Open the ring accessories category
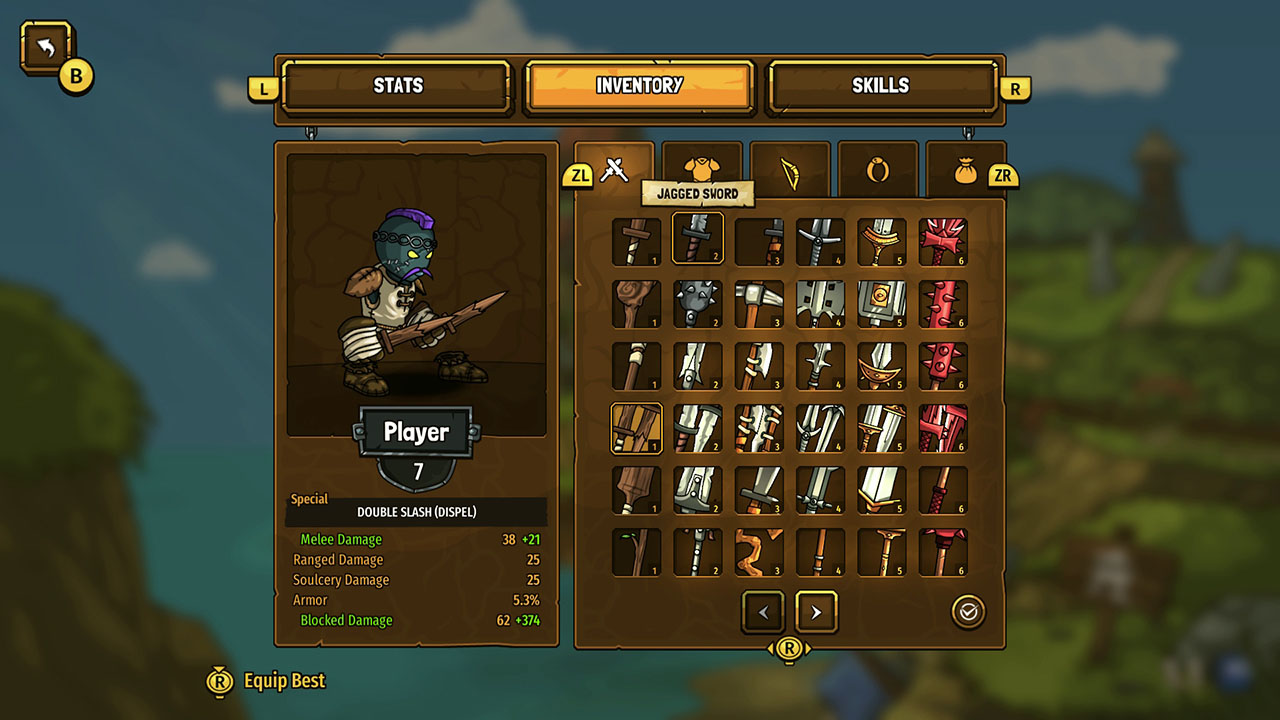This screenshot has height=720, width=1280. [x=878, y=168]
